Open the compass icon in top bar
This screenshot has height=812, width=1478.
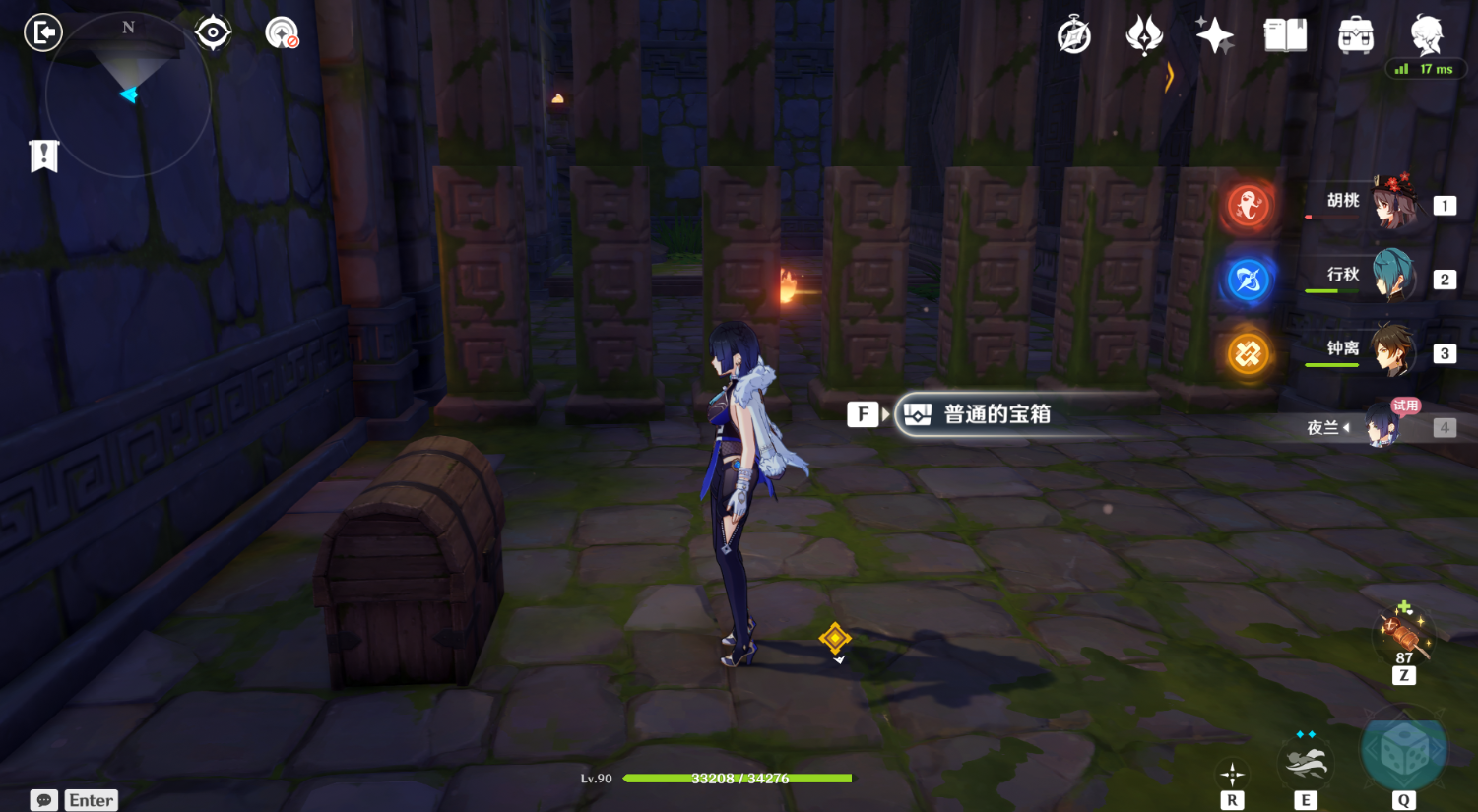1073,36
